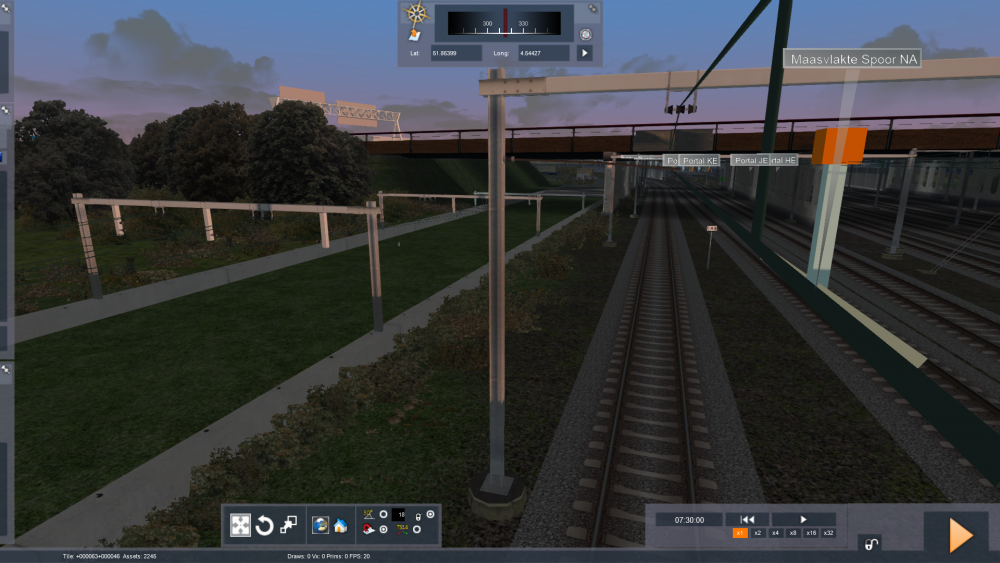Set time speed to x32
The image size is (1000, 563).
click(x=827, y=533)
